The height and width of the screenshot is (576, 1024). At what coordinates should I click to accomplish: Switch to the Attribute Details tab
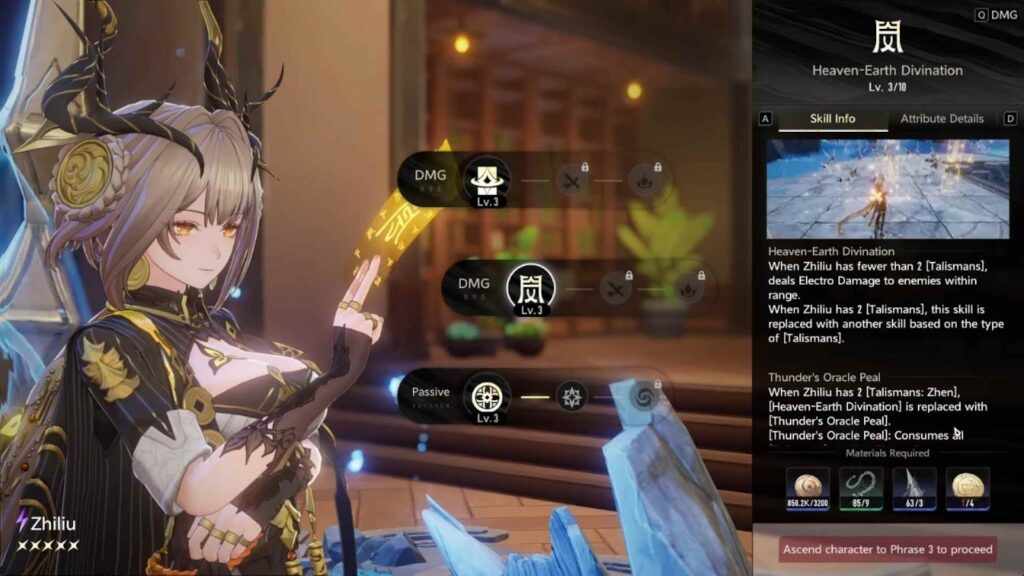[x=942, y=118]
